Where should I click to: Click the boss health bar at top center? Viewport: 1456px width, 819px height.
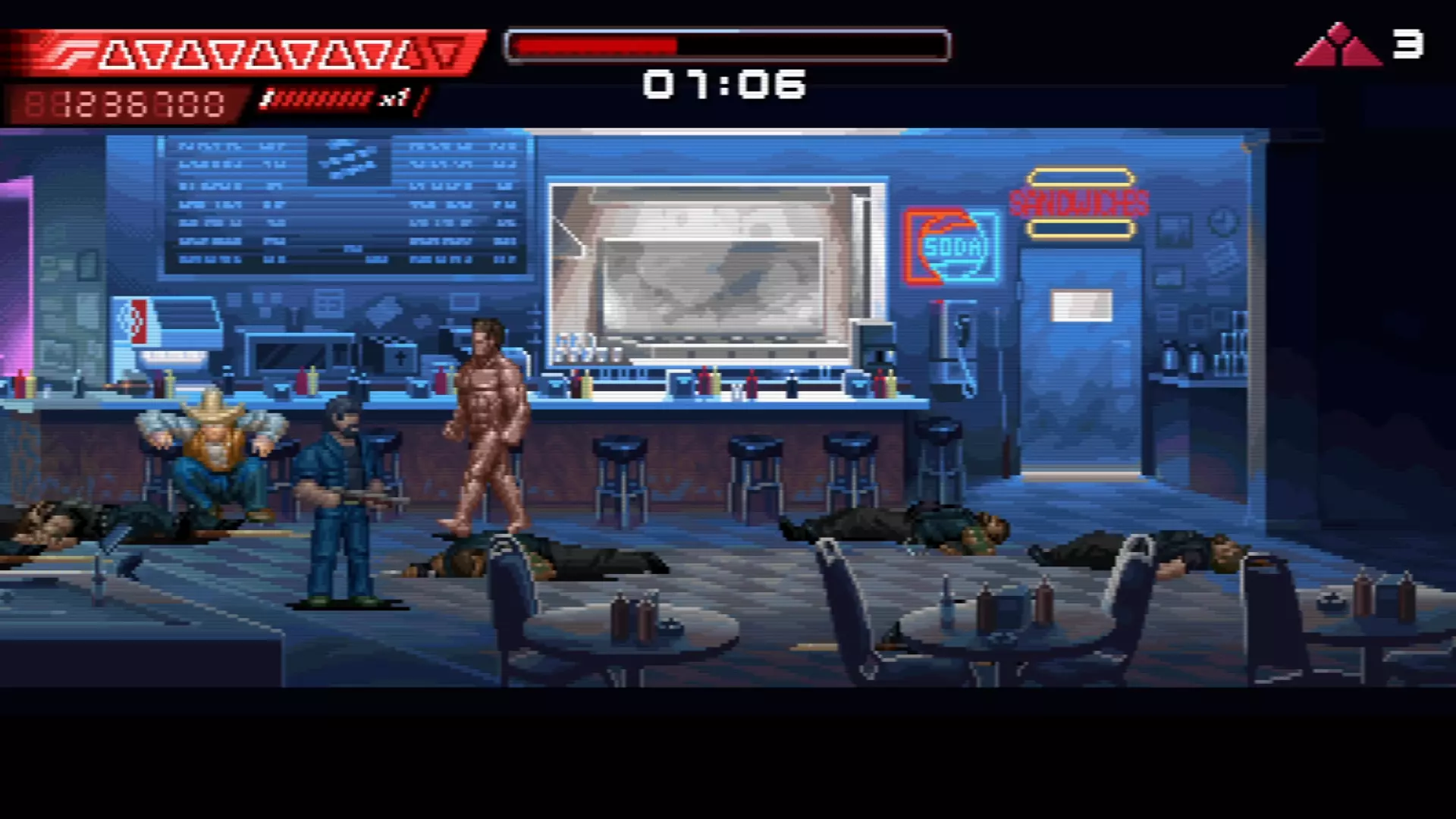(728, 45)
